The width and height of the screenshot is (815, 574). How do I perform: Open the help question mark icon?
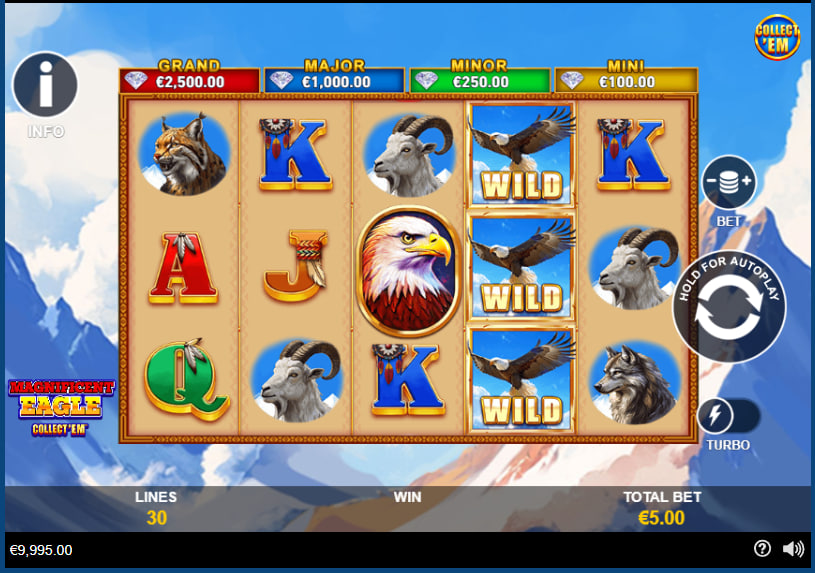click(762, 549)
